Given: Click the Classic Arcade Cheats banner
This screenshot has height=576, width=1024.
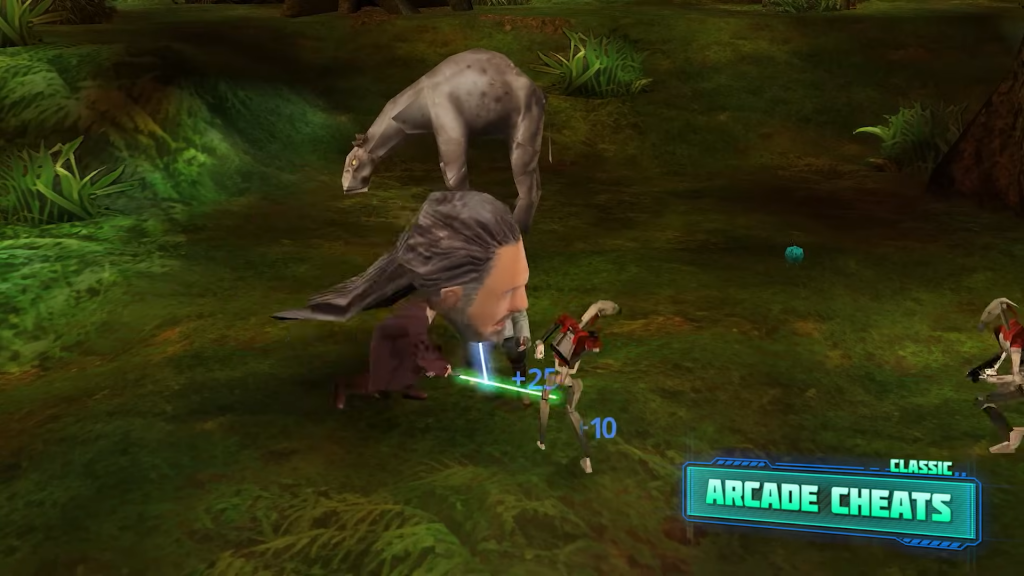Looking at the screenshot, I should pos(830,502).
